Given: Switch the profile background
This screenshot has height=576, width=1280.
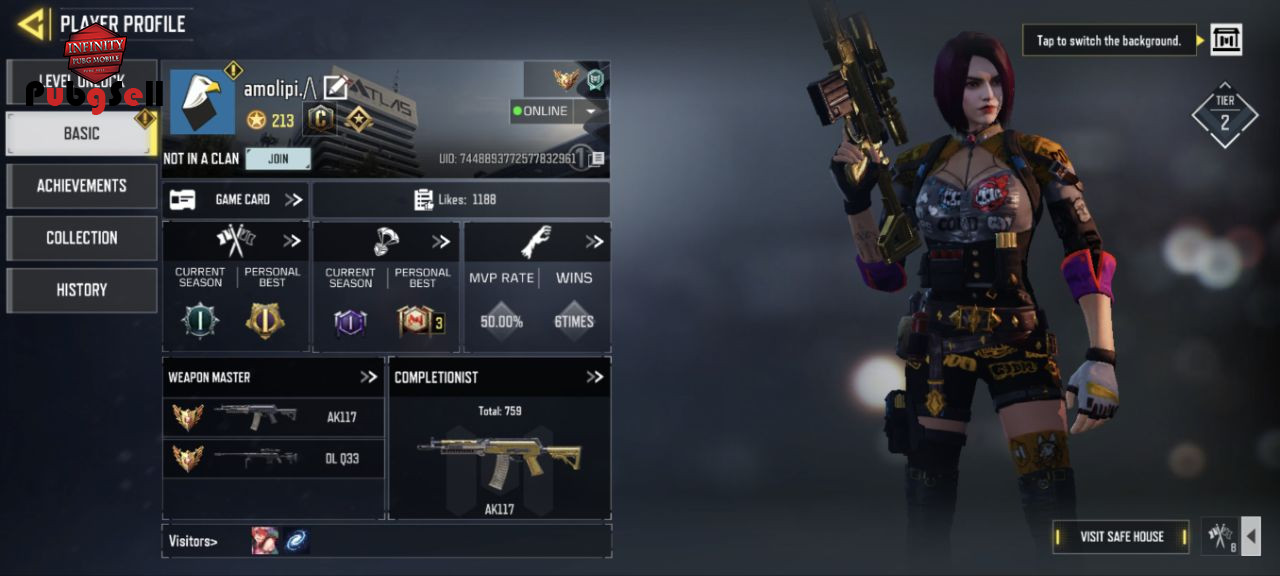Looking at the screenshot, I should click(1226, 40).
